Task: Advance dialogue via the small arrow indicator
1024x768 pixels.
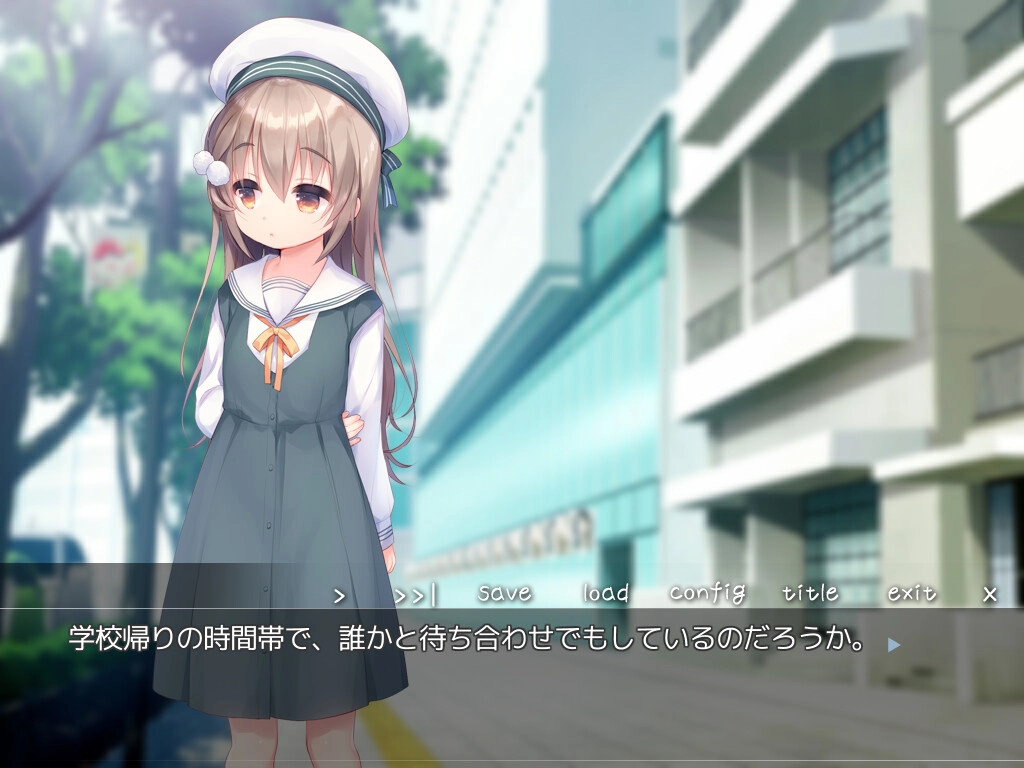Action: [x=894, y=645]
